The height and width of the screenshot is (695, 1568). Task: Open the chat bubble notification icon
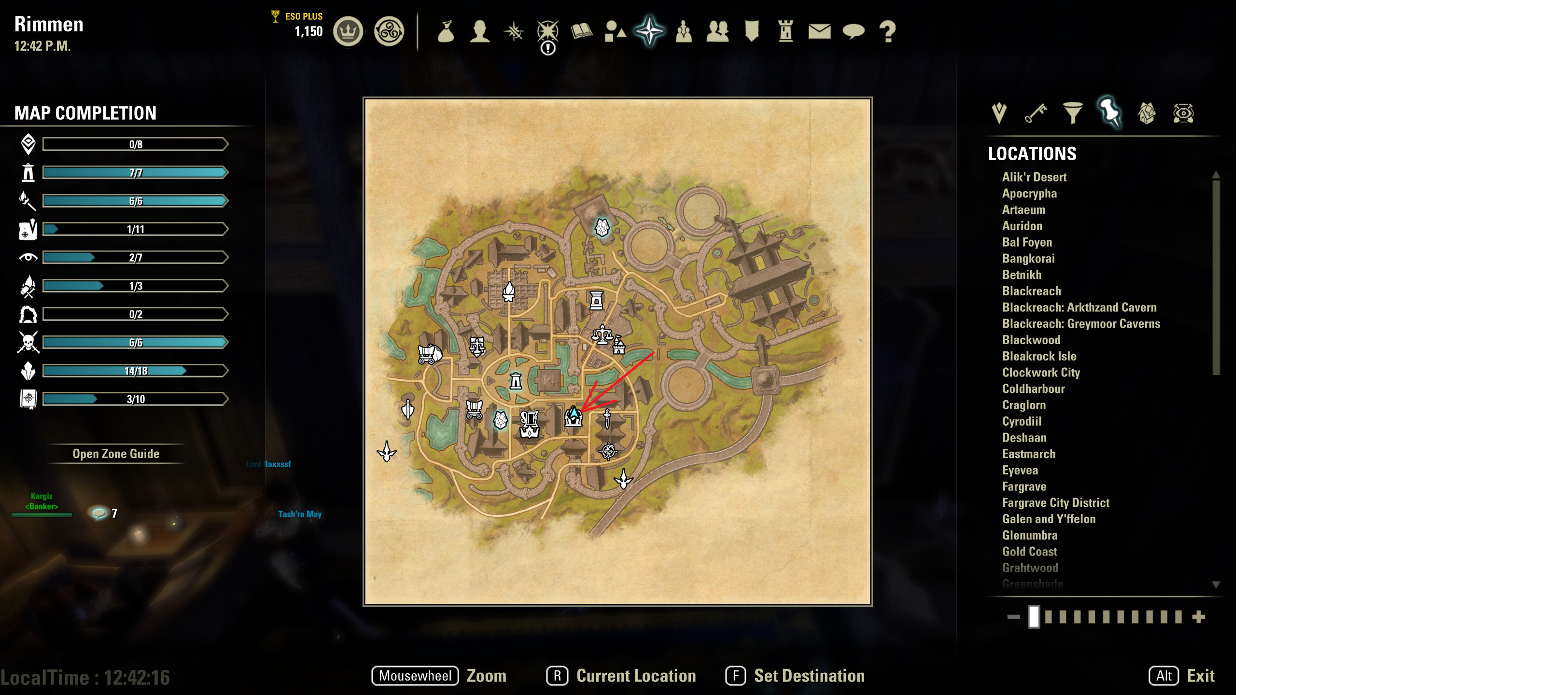[x=98, y=513]
